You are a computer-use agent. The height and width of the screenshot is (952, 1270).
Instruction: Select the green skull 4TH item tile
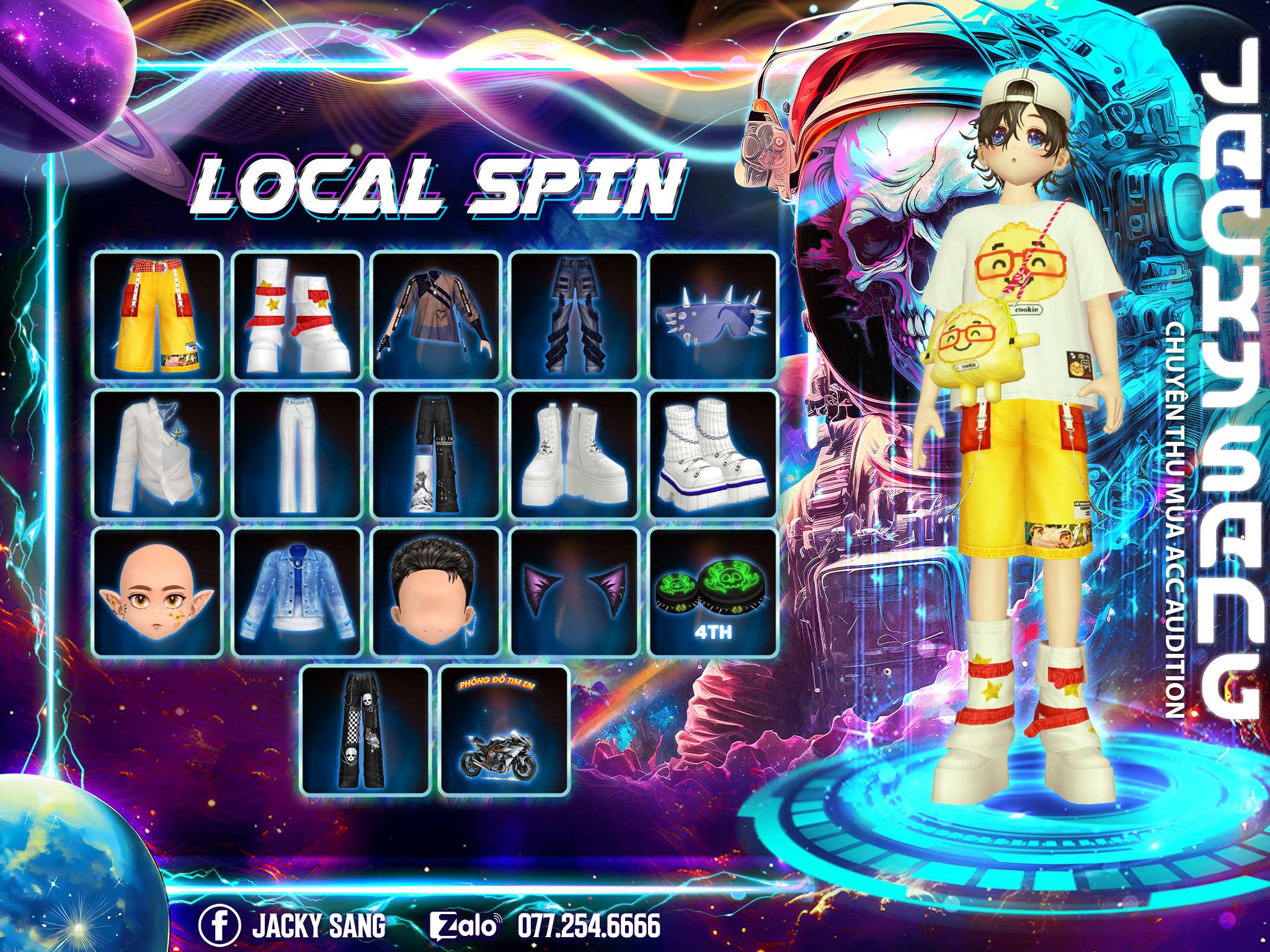[x=713, y=591]
